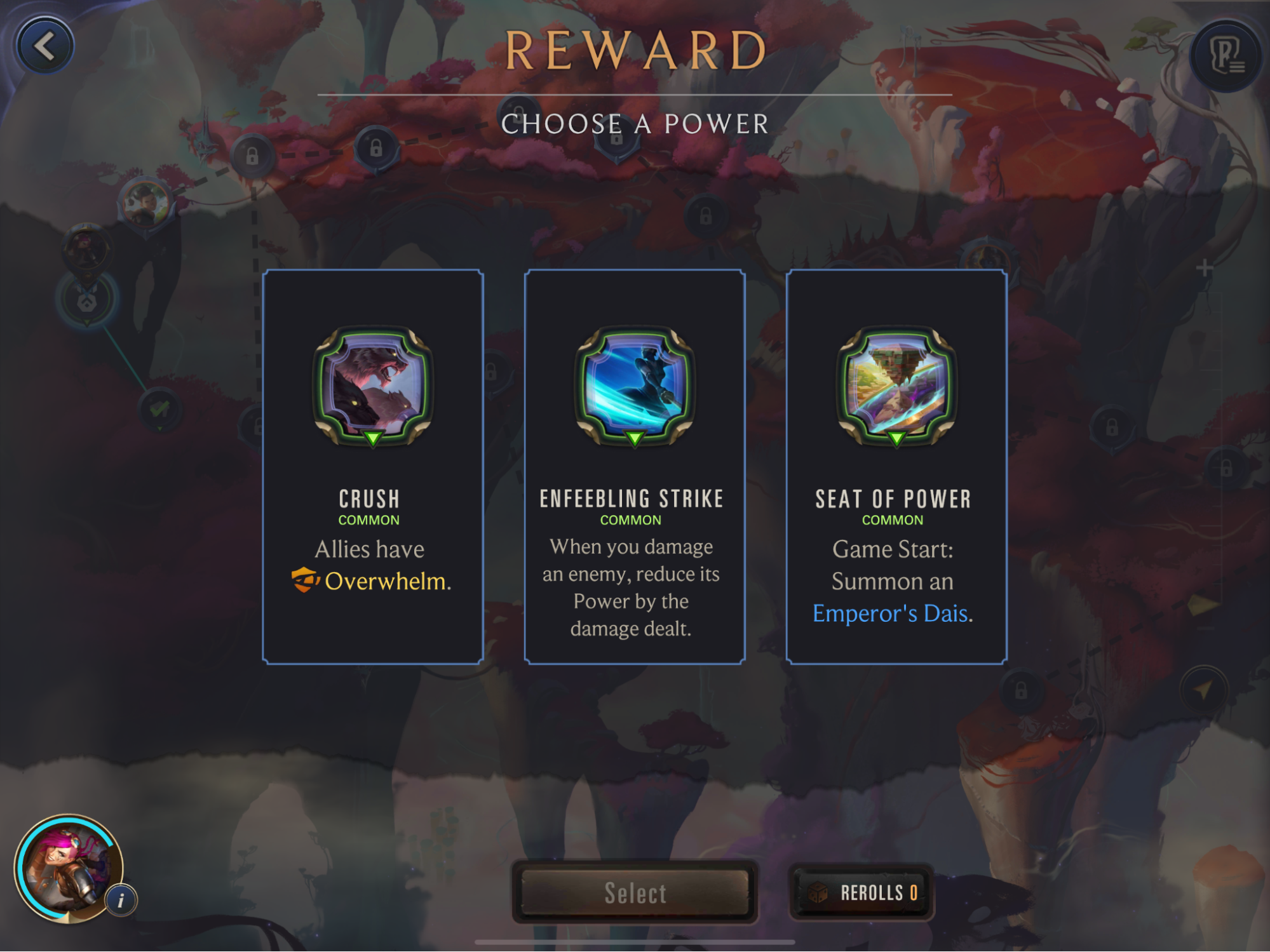Open the champion portrait info

tap(121, 900)
